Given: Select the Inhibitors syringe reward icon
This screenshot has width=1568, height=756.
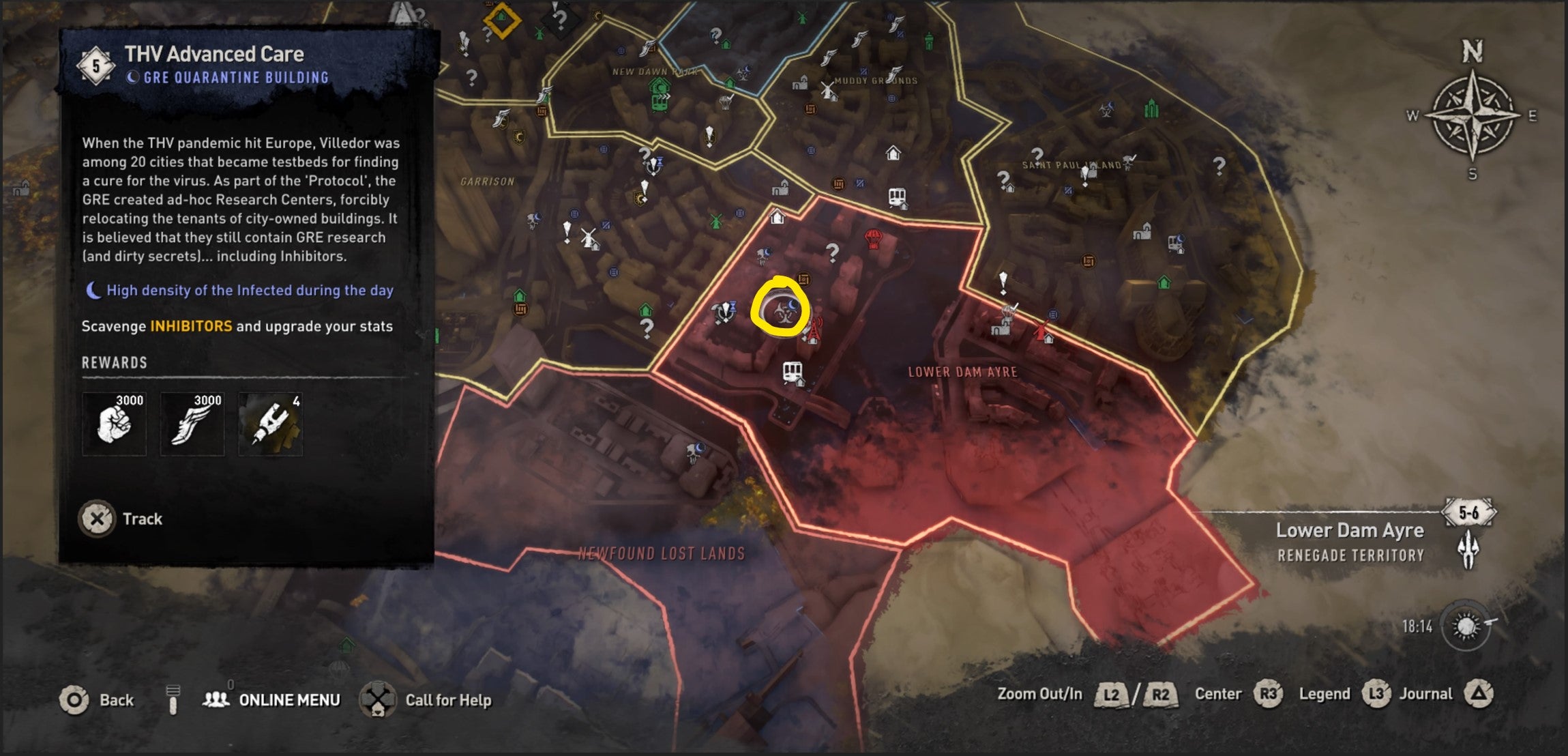Looking at the screenshot, I should [x=271, y=423].
